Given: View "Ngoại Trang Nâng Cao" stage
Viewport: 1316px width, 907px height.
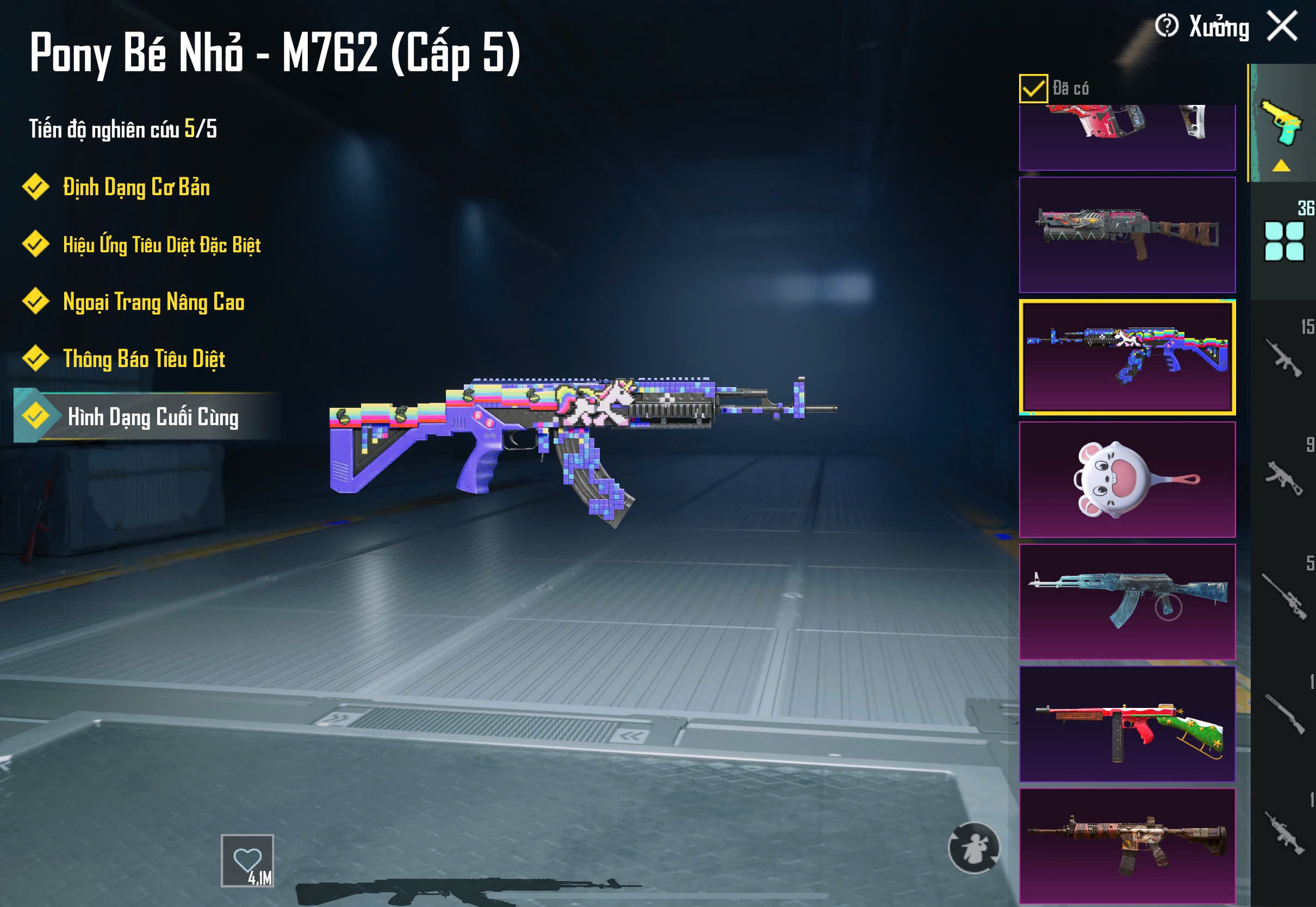Looking at the screenshot, I should pos(153,302).
